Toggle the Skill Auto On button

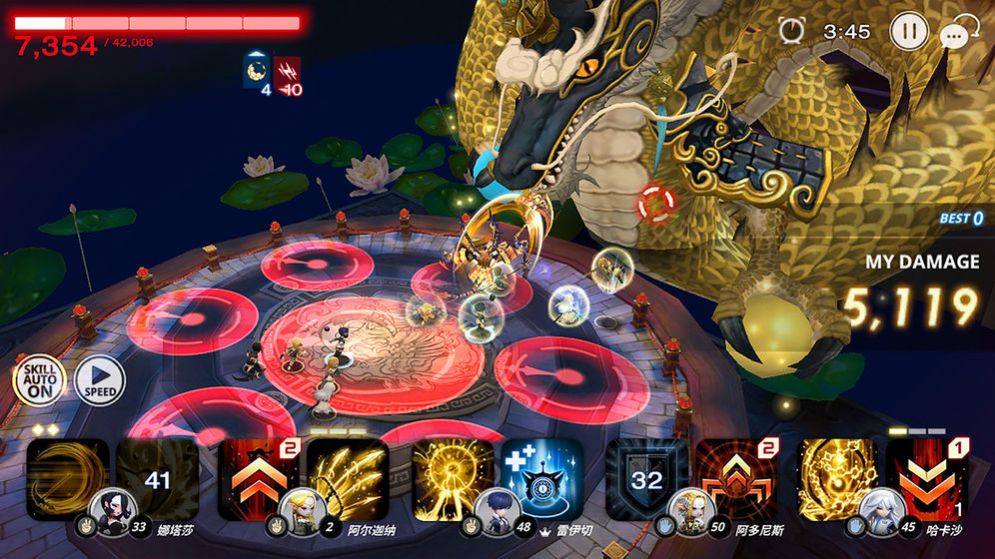[x=39, y=380]
